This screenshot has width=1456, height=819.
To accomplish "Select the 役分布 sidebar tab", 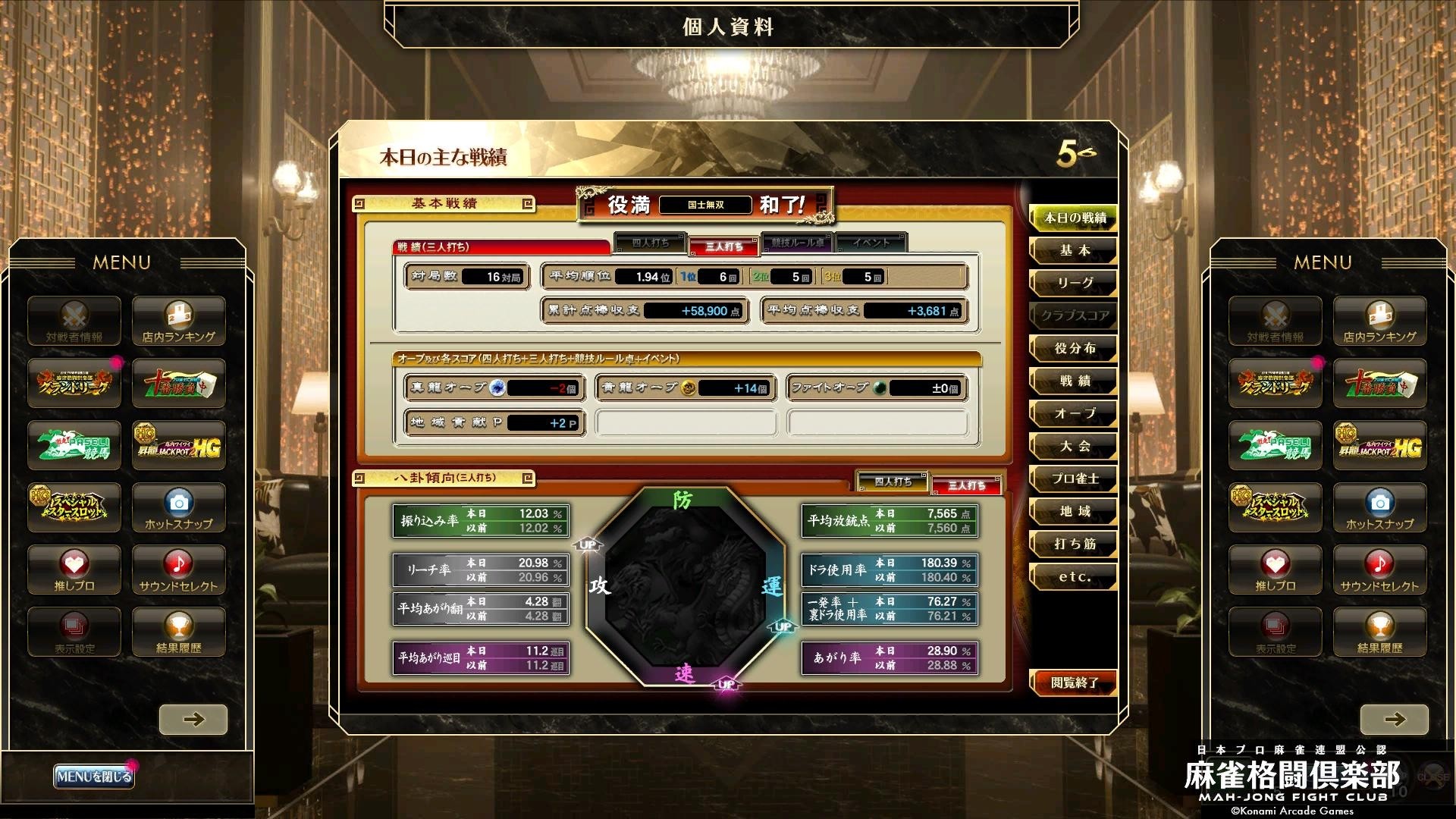I will click(x=1072, y=348).
